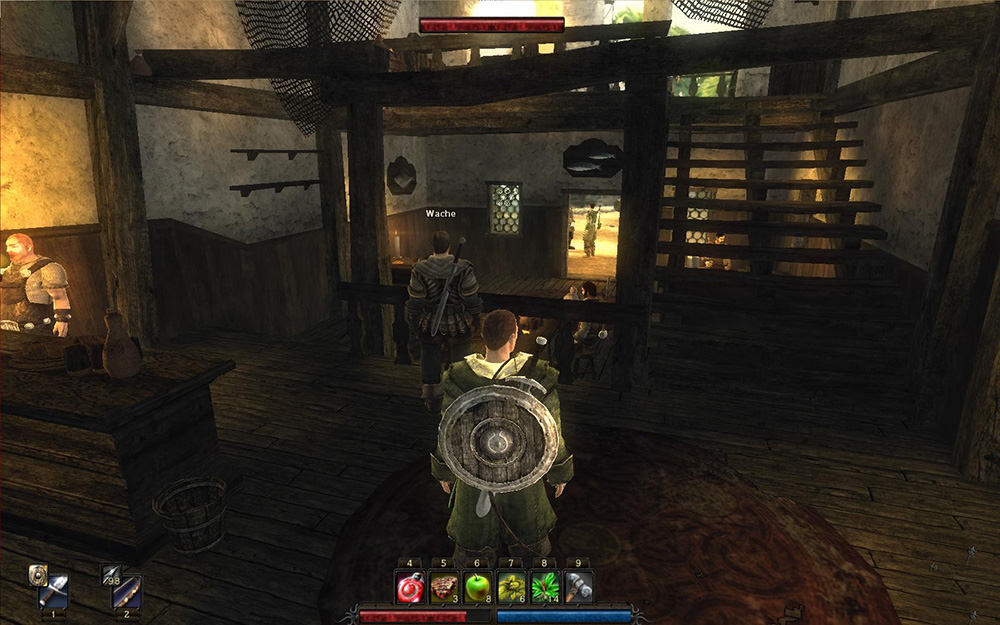The image size is (1000, 625).
Task: Choose the green apple slot
Action: (x=478, y=587)
